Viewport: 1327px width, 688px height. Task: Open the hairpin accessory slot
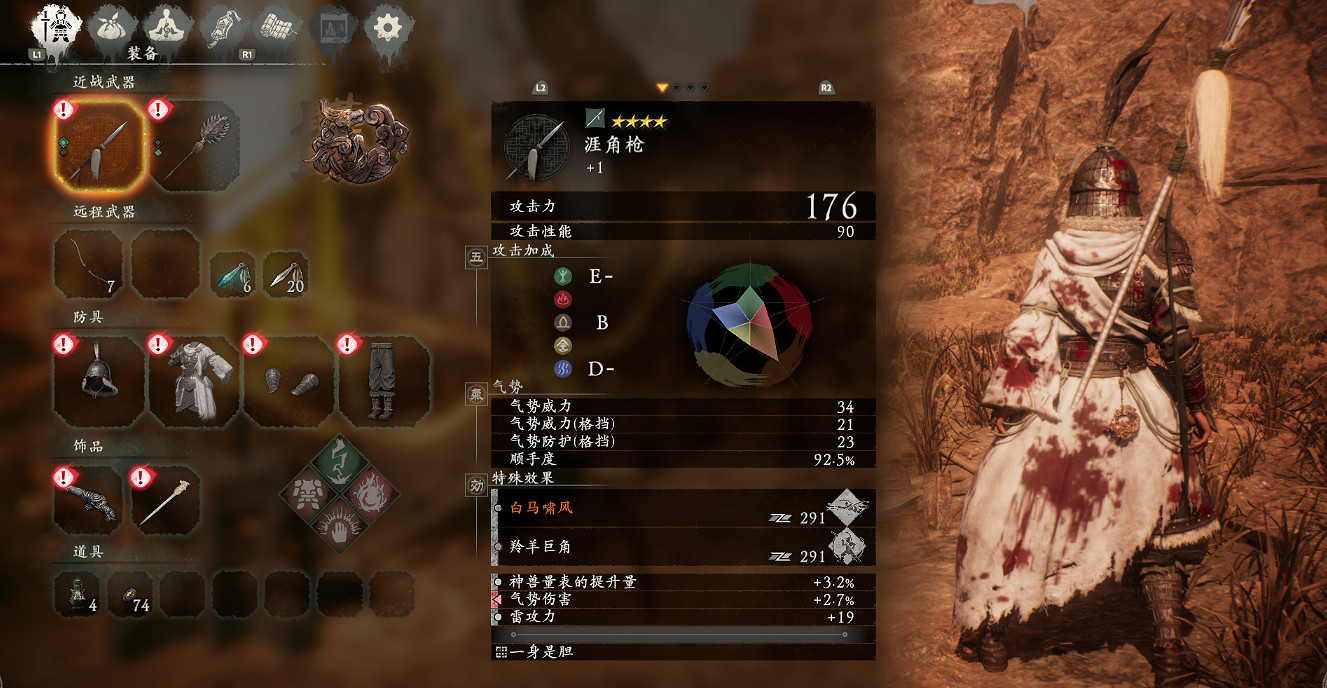(x=166, y=500)
